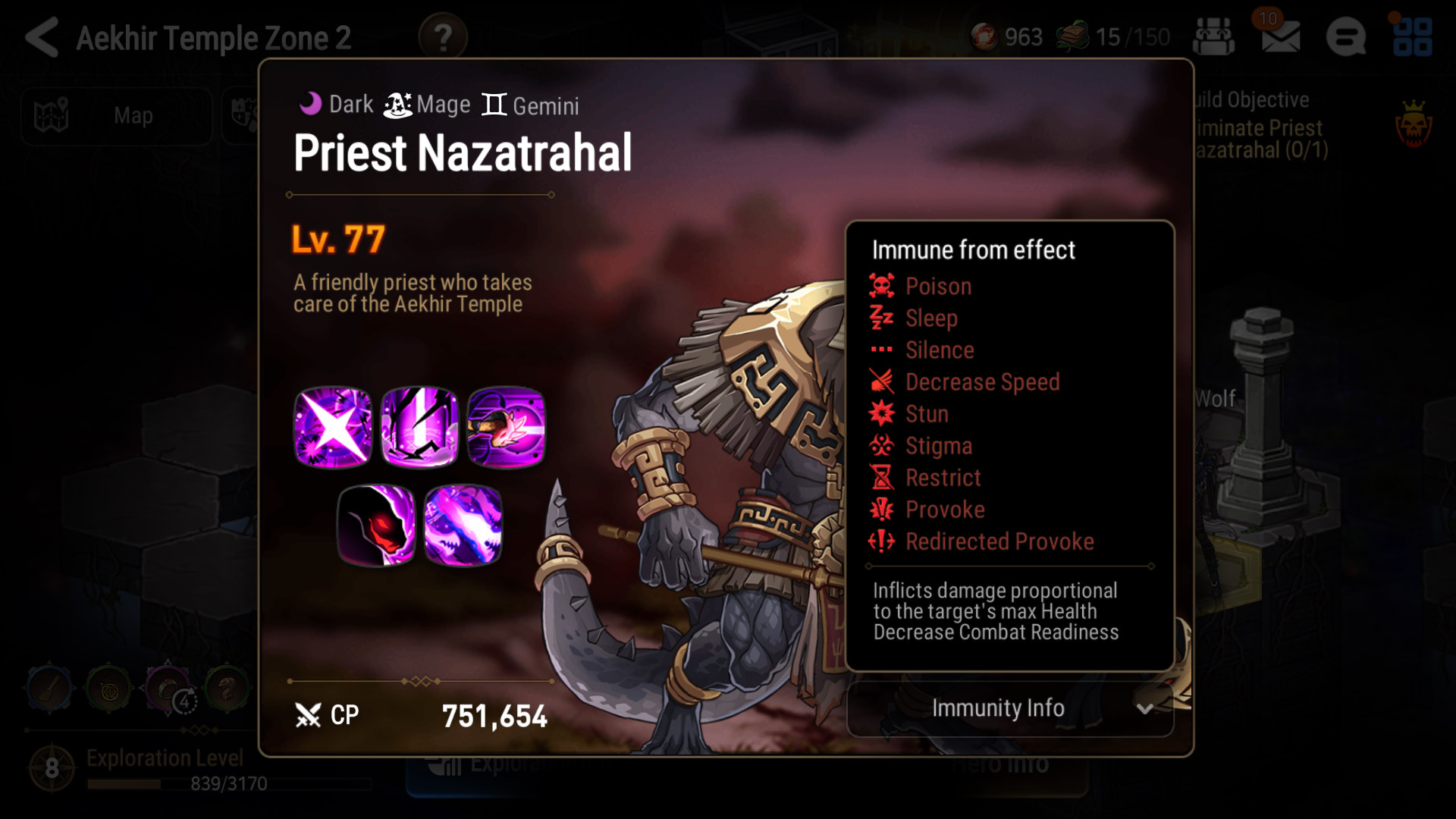Viewport: 1456px width, 819px height.
Task: Select the purple star burst skill icon
Action: coord(333,427)
